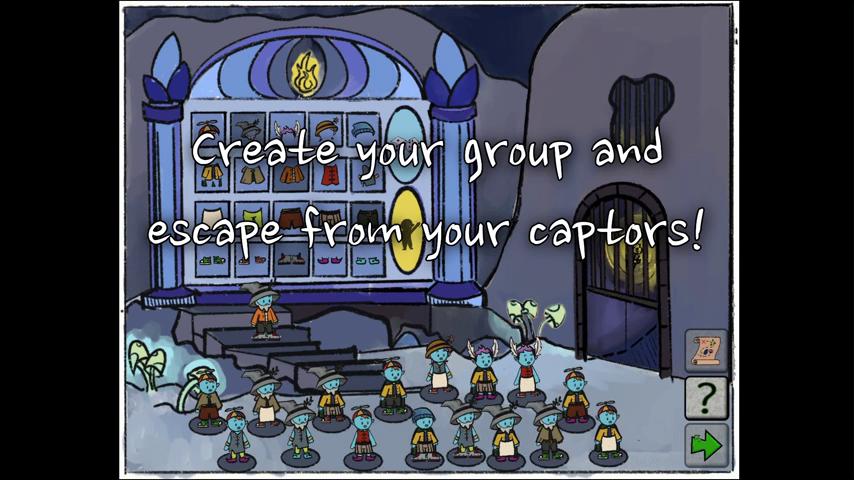854x480 pixels.
Task: Select the blue beanie hat tile
Action: (363, 129)
